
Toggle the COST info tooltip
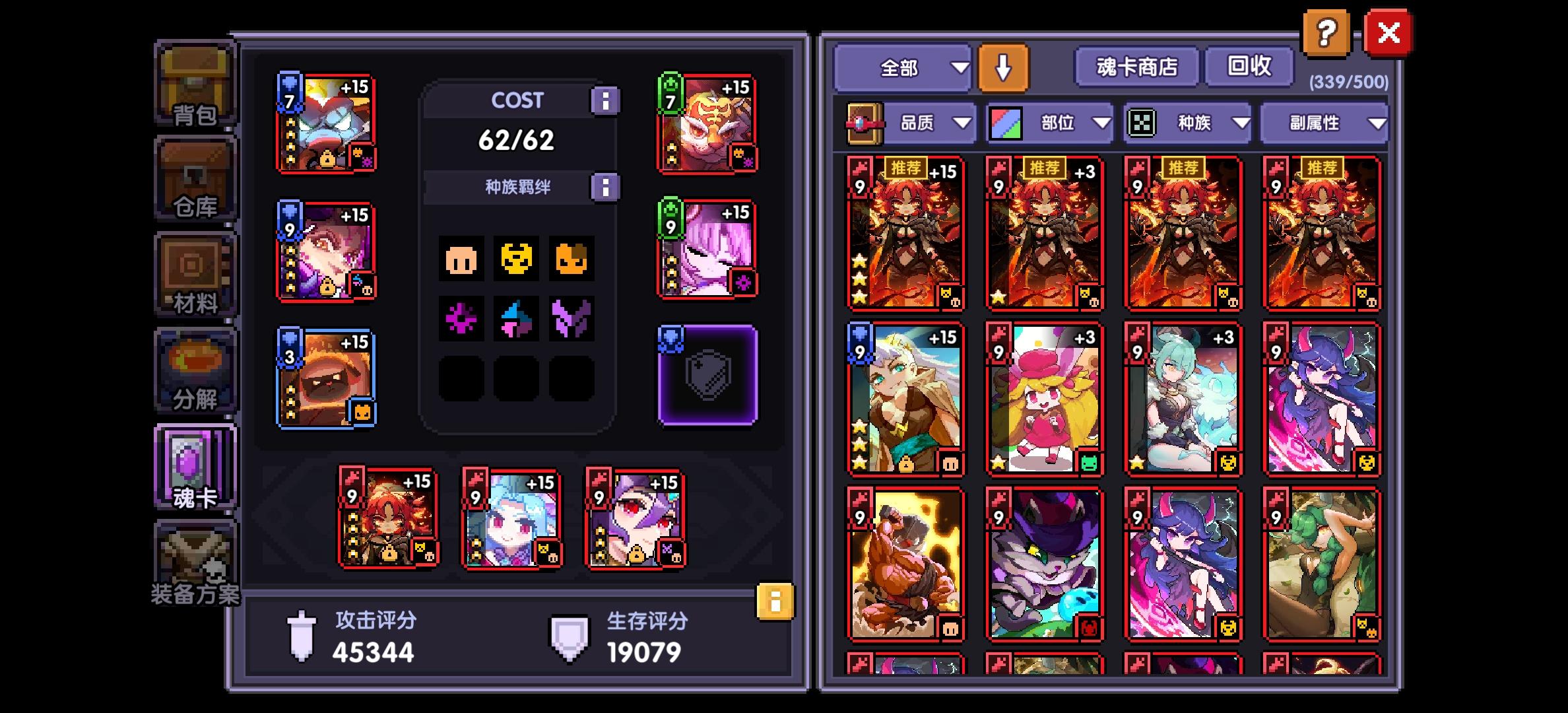coord(604,100)
